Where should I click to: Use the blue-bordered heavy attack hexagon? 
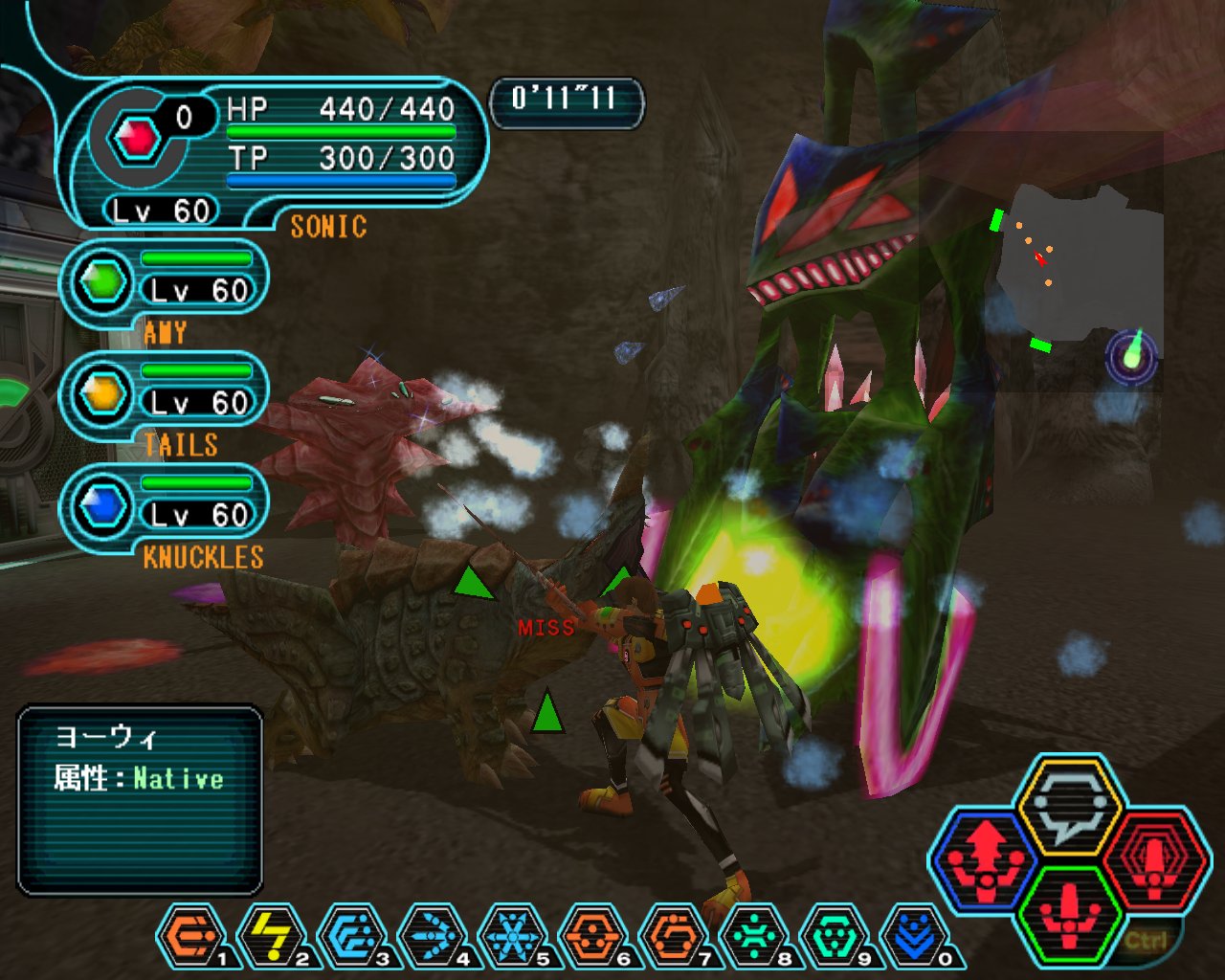click(x=986, y=859)
